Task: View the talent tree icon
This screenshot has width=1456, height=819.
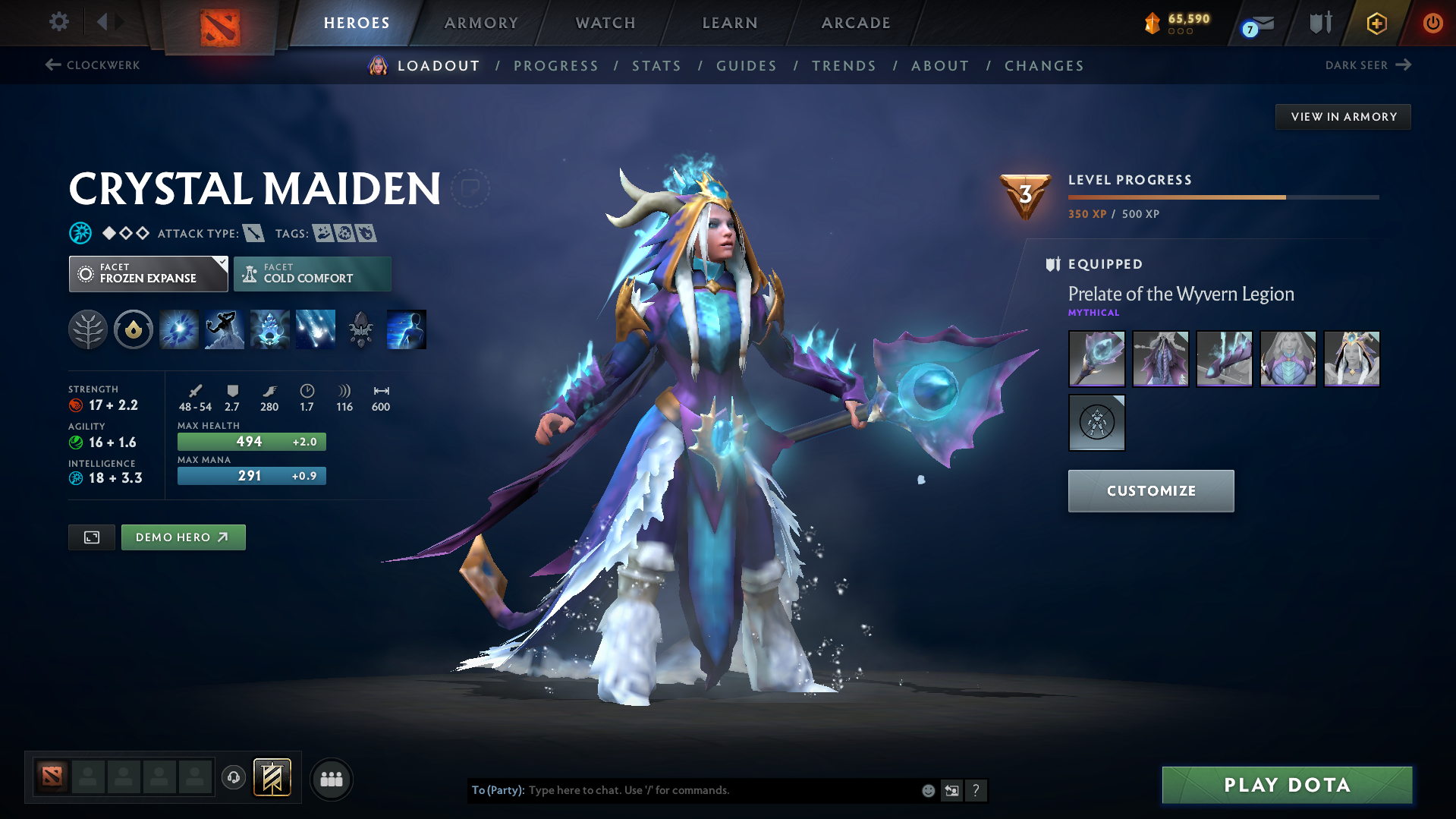Action: click(87, 329)
